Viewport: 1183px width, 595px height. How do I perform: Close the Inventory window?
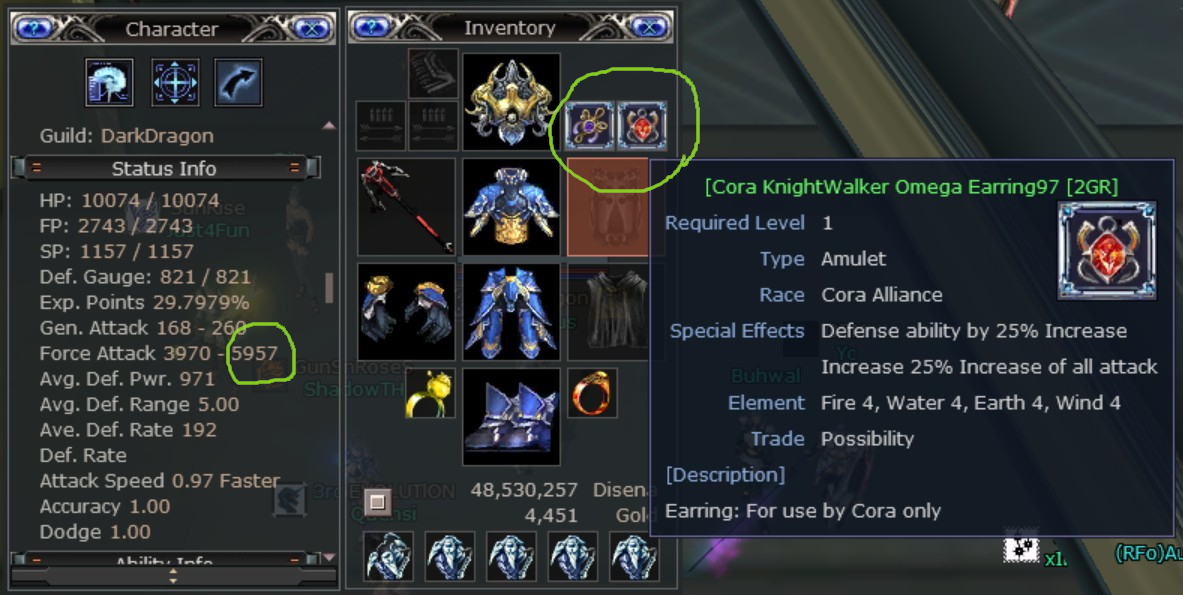[650, 28]
